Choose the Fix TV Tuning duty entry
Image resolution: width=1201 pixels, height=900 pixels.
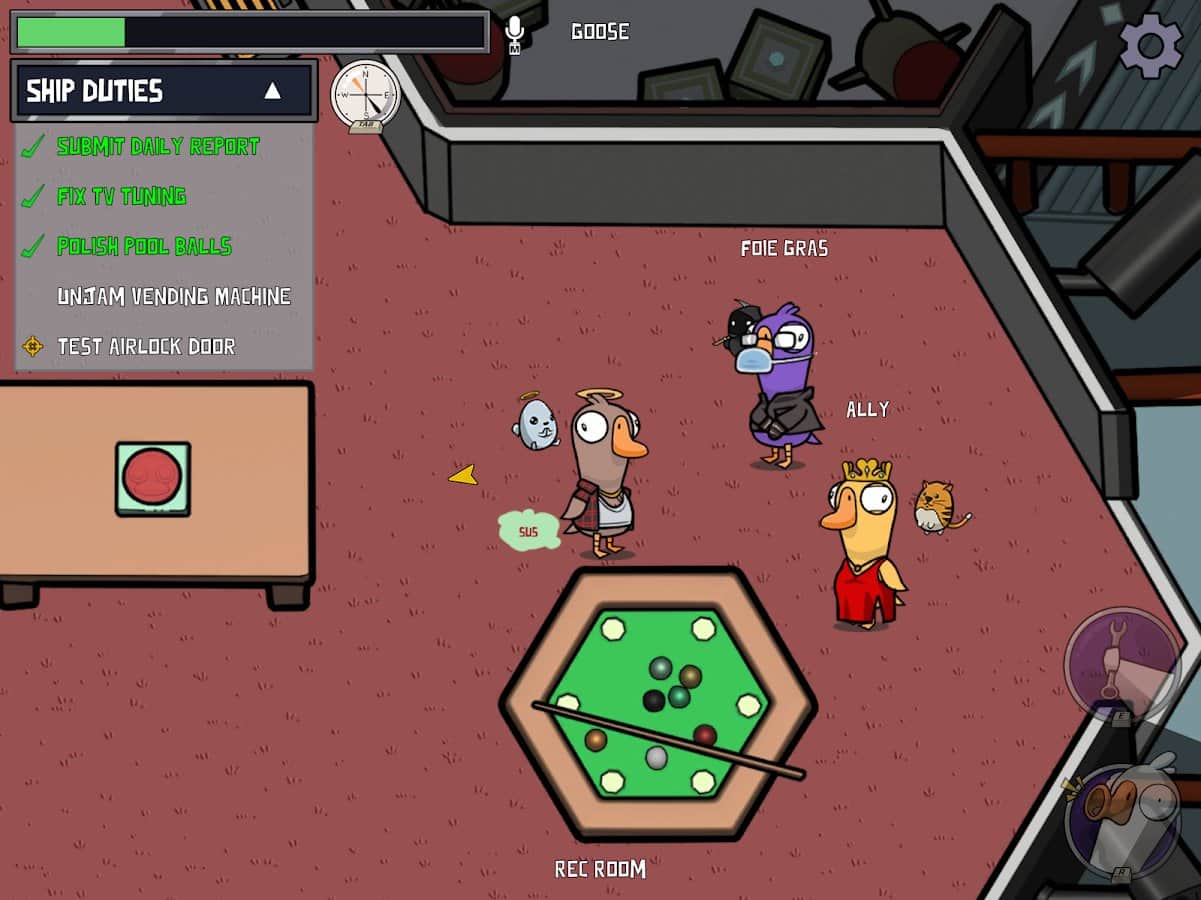[x=121, y=196]
